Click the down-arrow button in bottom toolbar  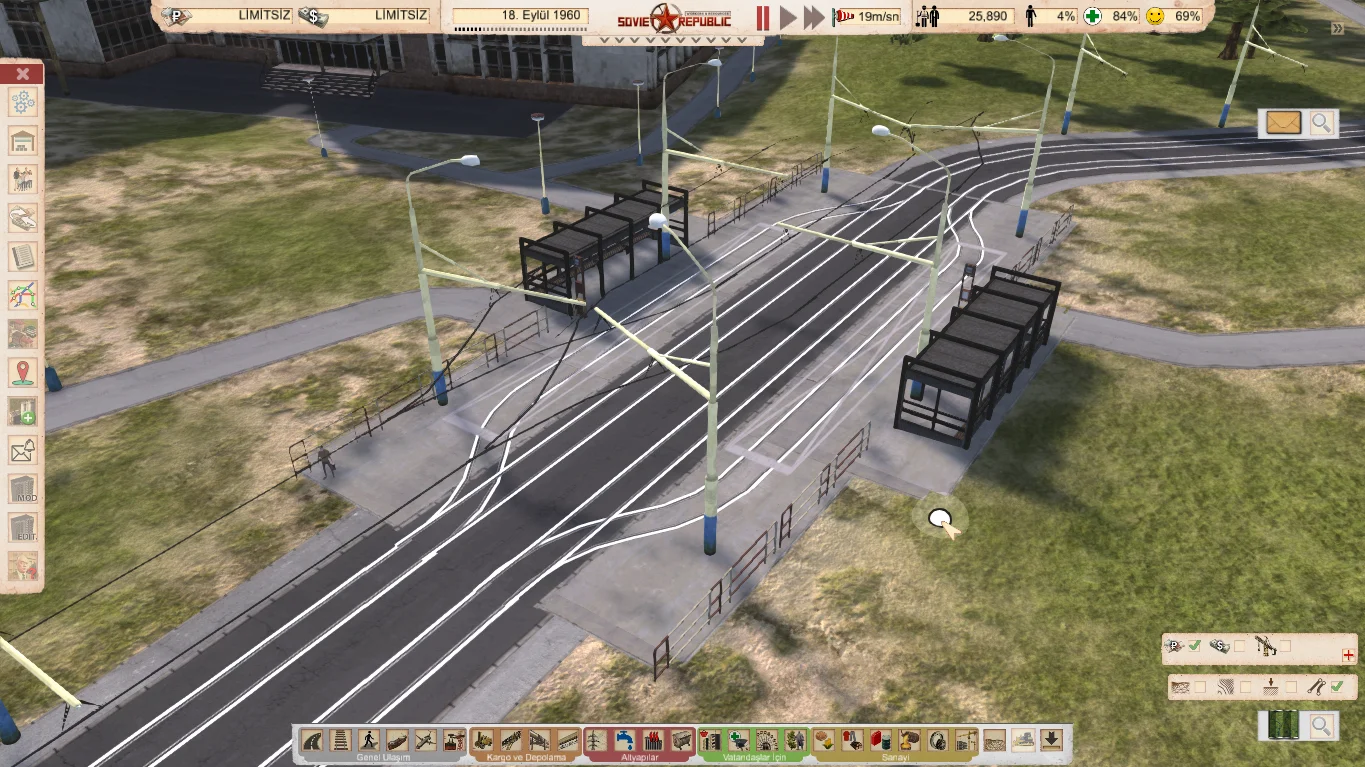point(1051,740)
